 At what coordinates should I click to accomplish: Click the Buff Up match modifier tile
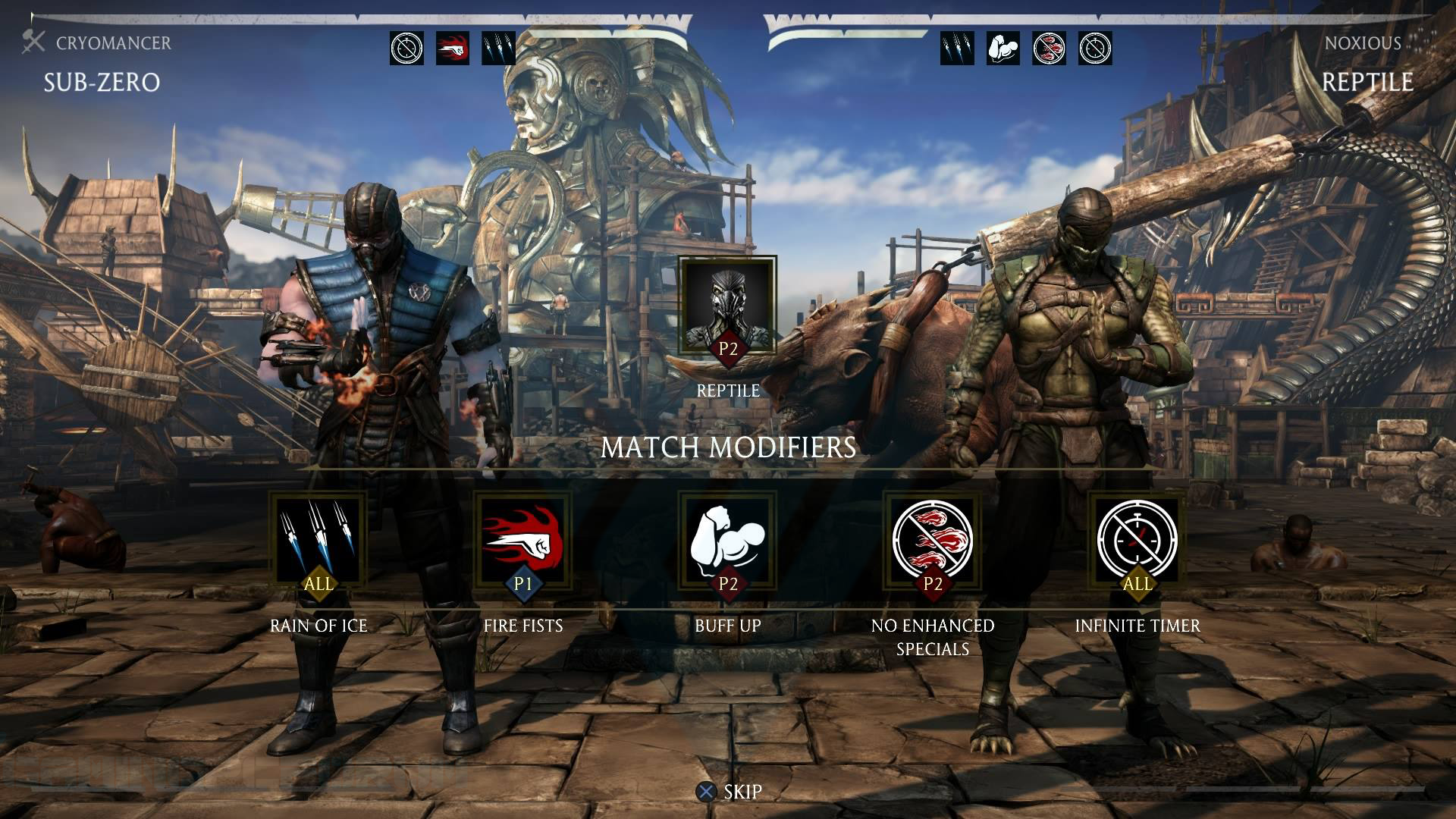tap(728, 541)
